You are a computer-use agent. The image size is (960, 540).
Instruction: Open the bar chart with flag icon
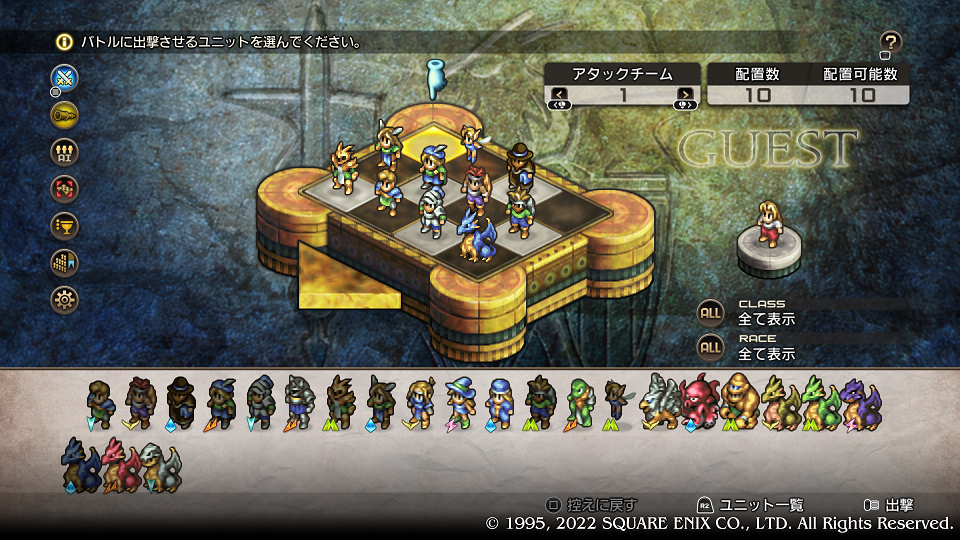pos(65,262)
